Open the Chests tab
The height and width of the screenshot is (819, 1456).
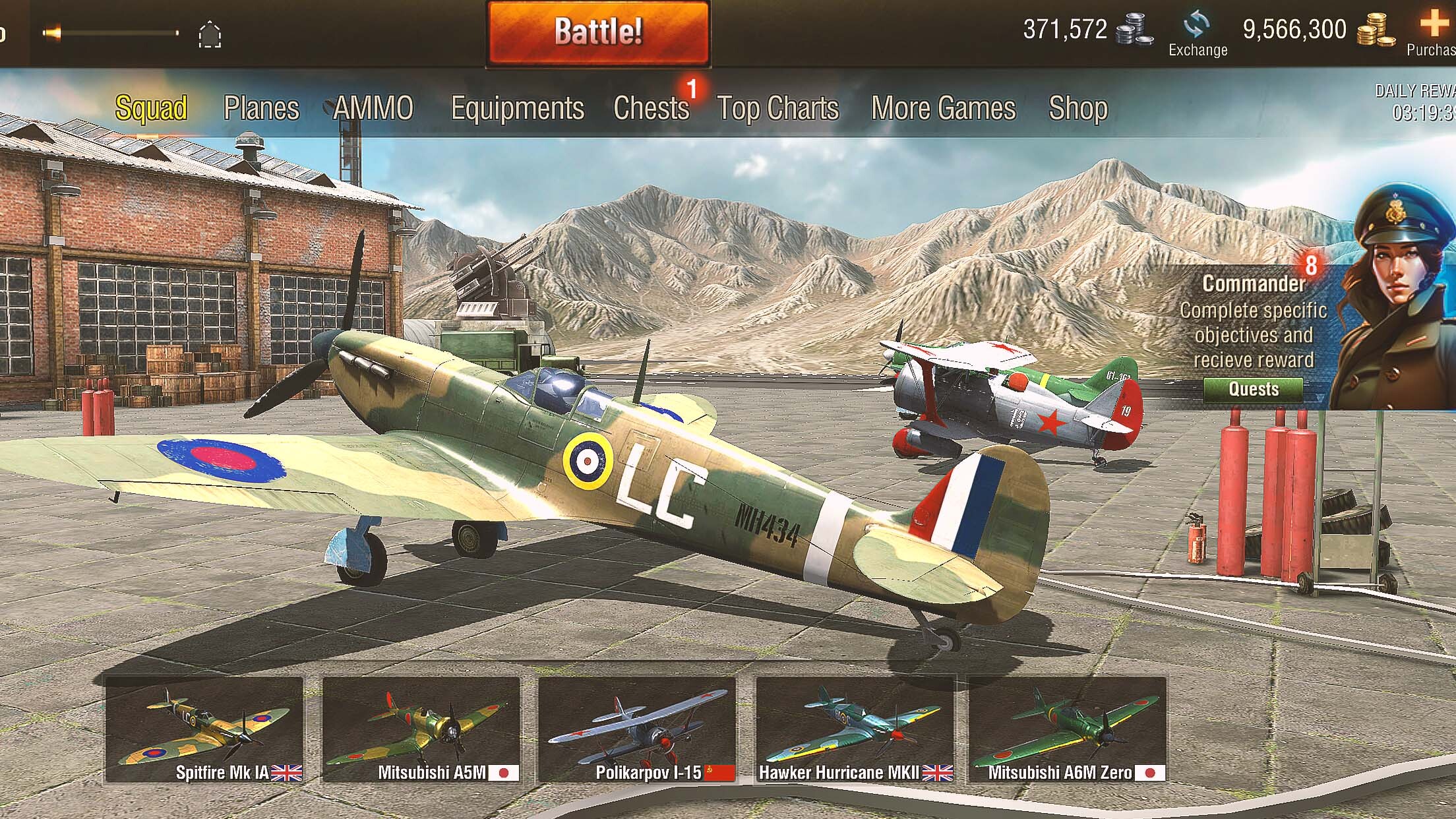651,108
